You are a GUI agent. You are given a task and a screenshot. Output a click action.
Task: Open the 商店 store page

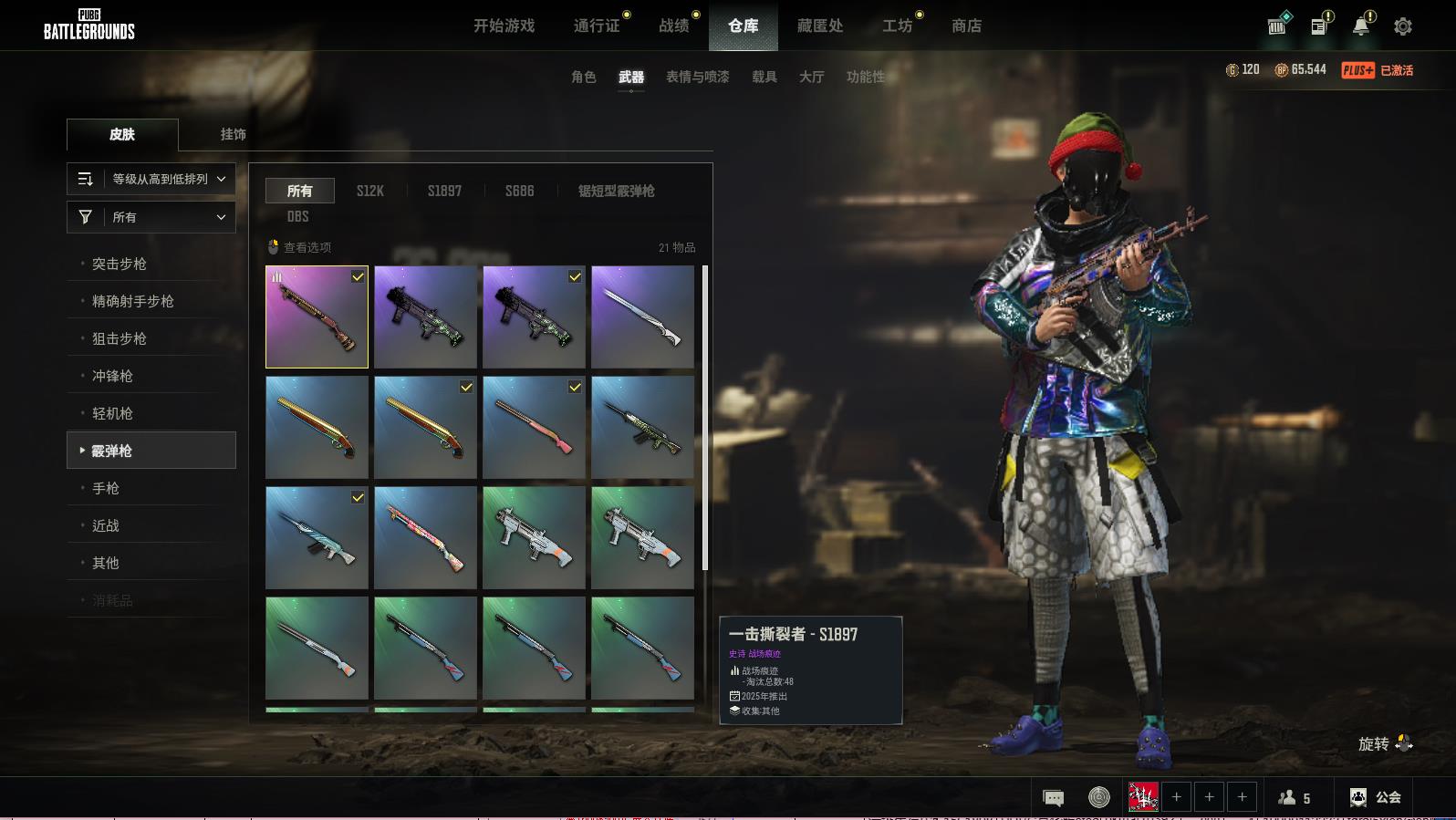click(966, 26)
